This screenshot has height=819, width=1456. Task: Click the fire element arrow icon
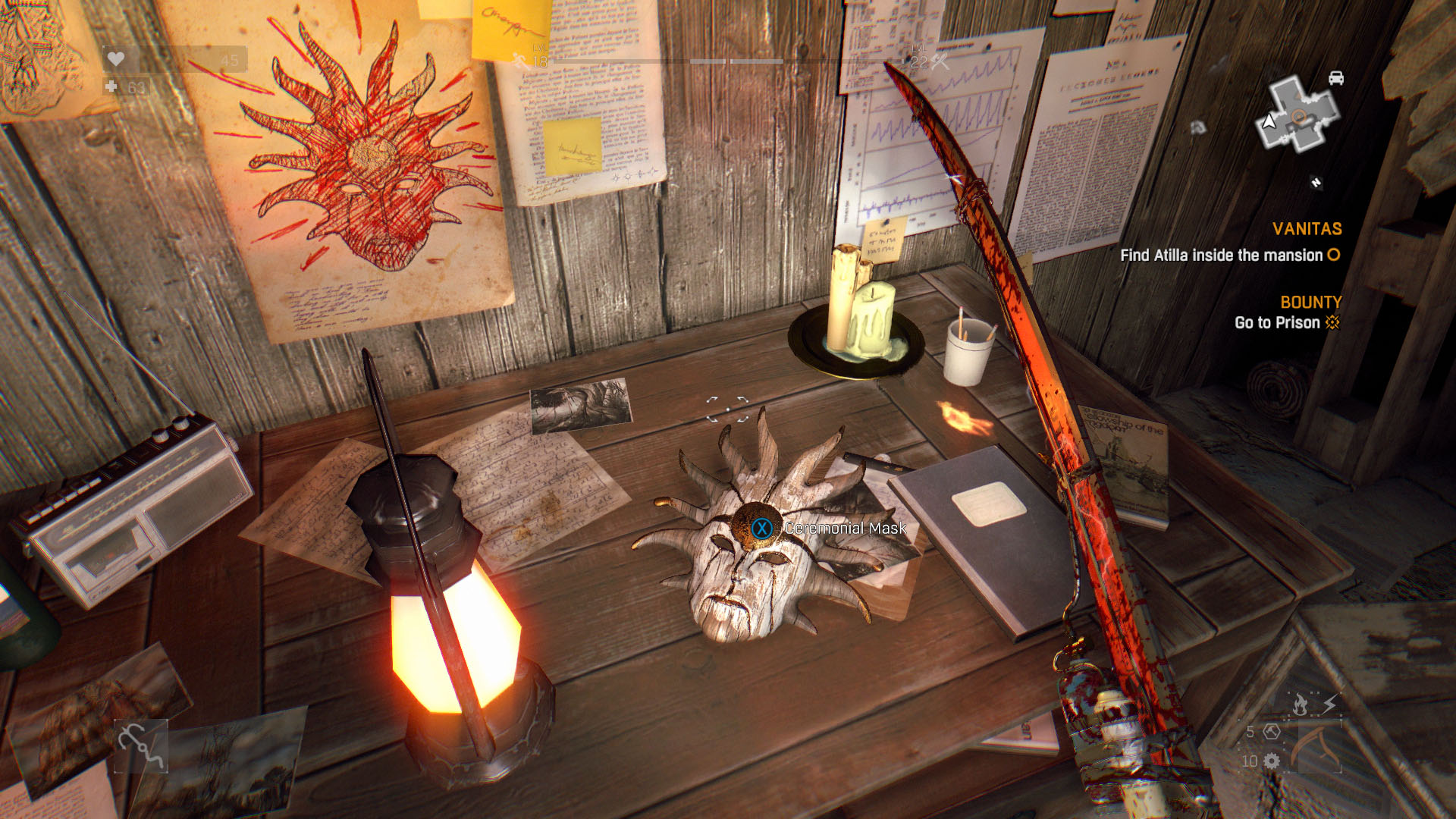click(1300, 704)
